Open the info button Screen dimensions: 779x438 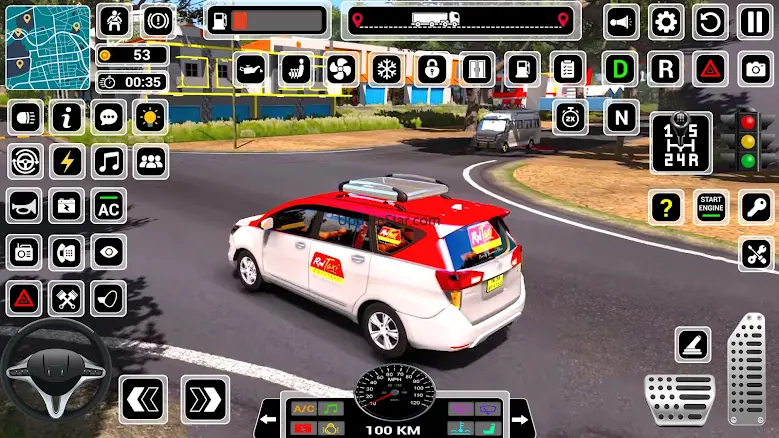click(x=67, y=117)
